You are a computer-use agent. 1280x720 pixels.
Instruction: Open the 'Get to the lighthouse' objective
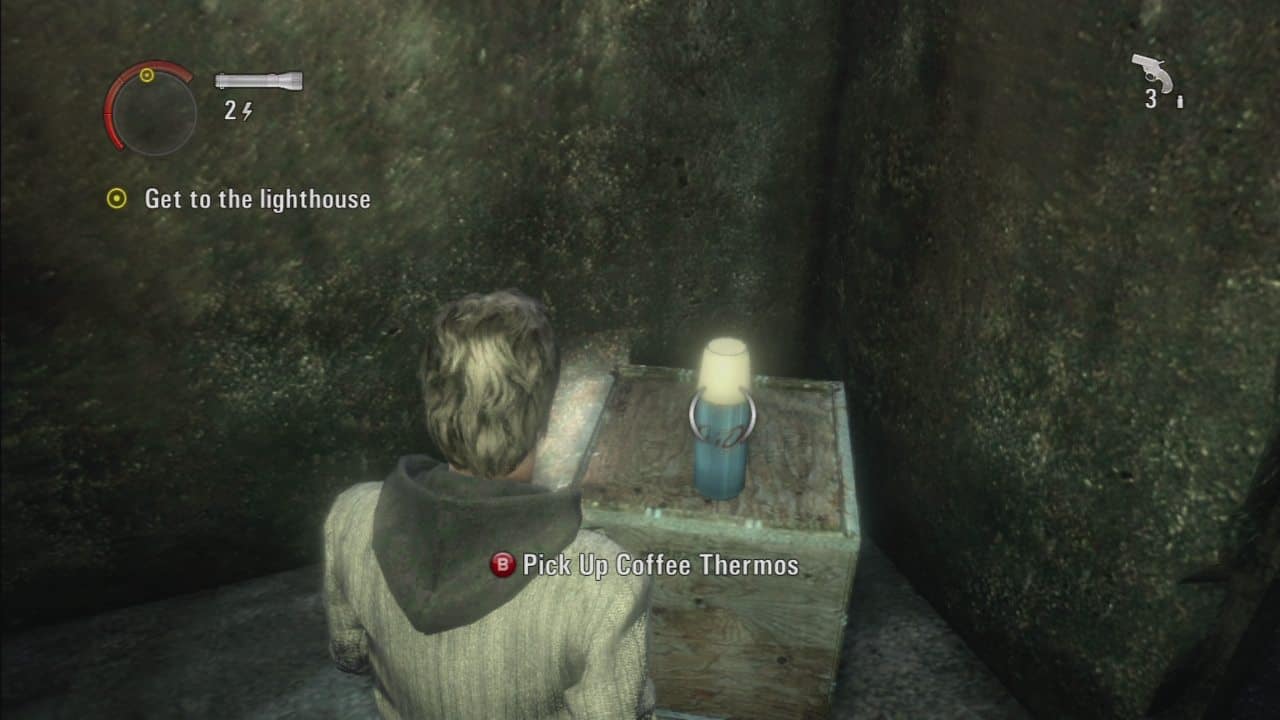[257, 199]
